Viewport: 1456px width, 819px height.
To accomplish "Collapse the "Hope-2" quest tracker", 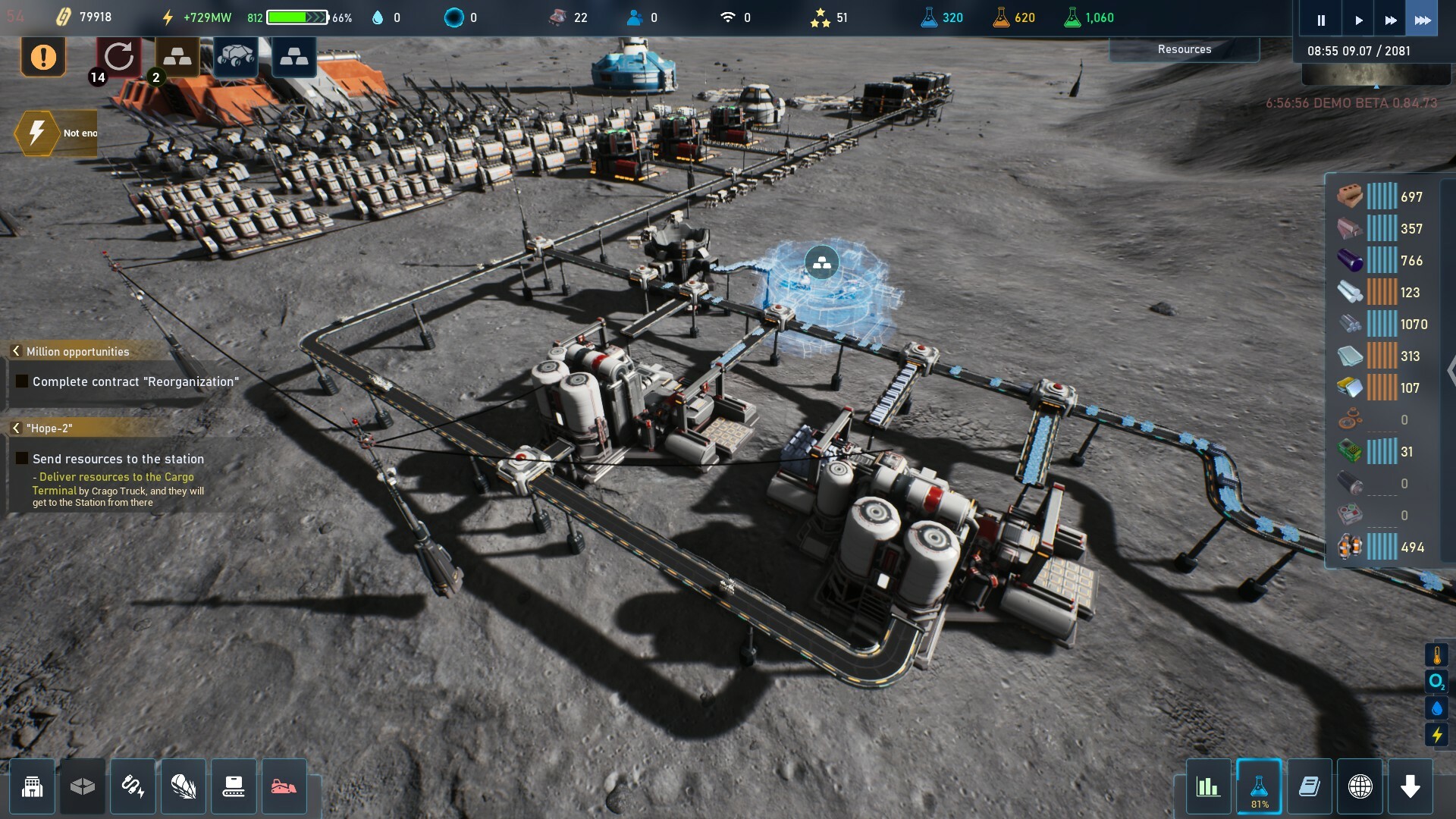I will pyautogui.click(x=16, y=428).
